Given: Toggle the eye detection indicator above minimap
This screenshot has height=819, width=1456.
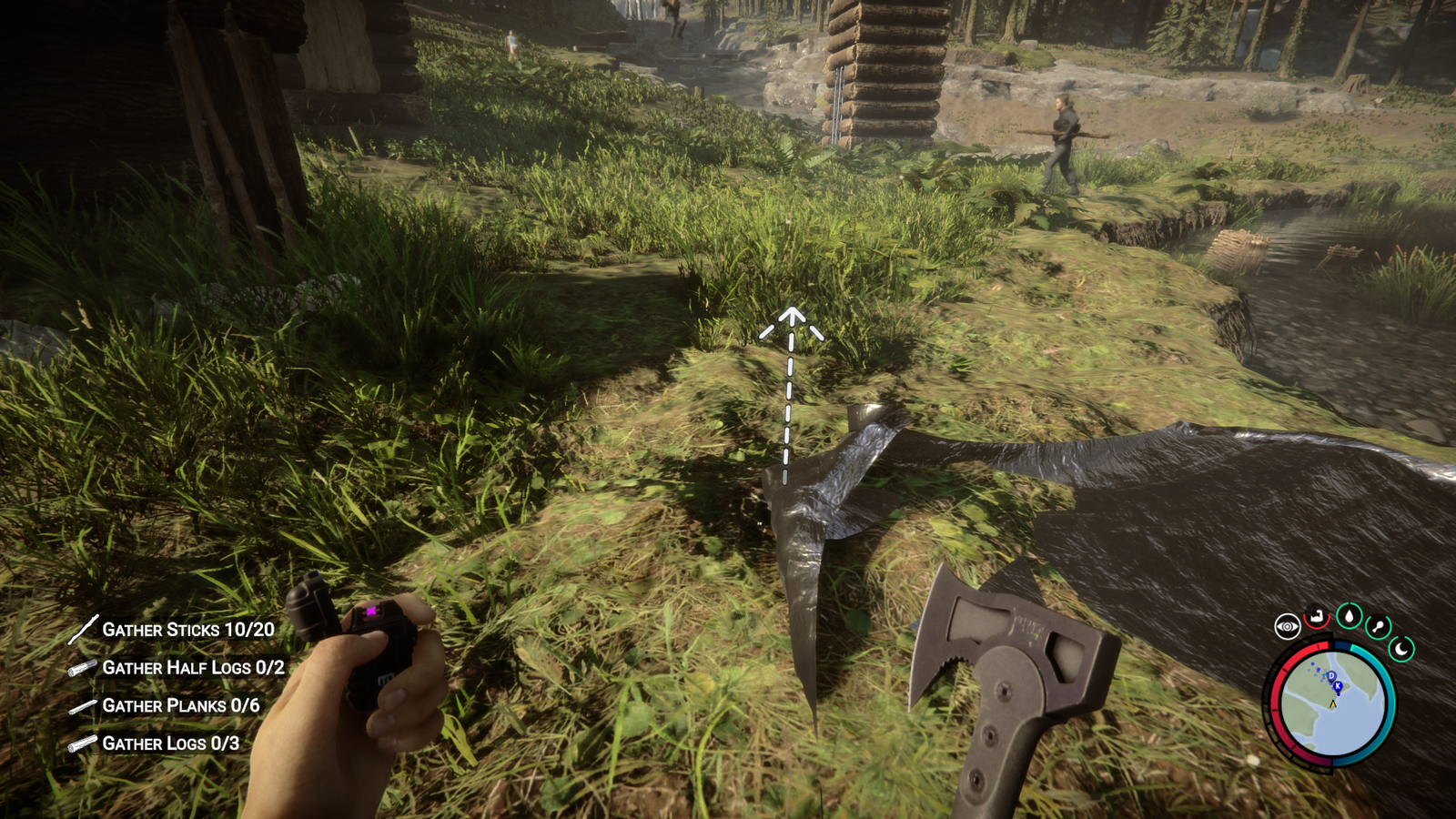Looking at the screenshot, I should pyautogui.click(x=1288, y=626).
